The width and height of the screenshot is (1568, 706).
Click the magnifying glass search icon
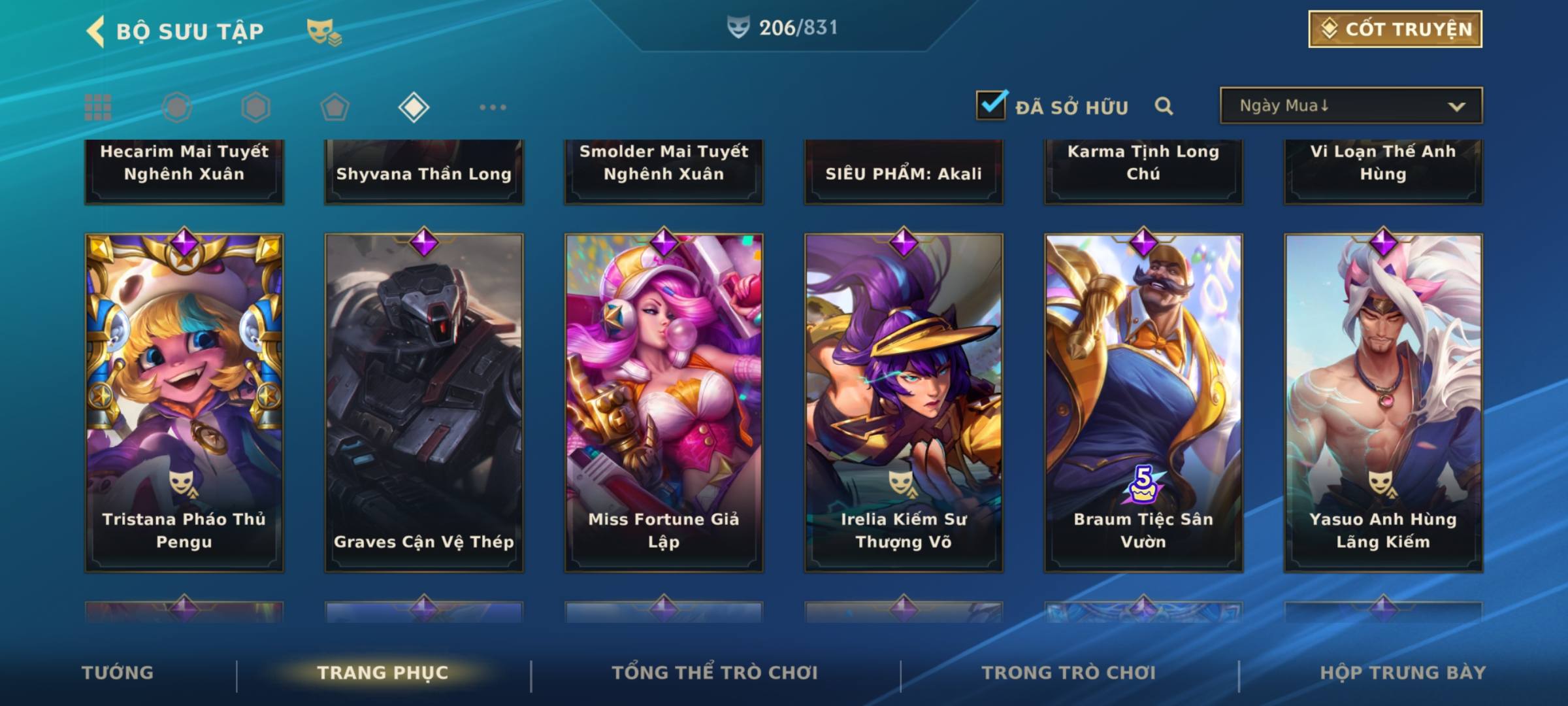click(x=1164, y=106)
